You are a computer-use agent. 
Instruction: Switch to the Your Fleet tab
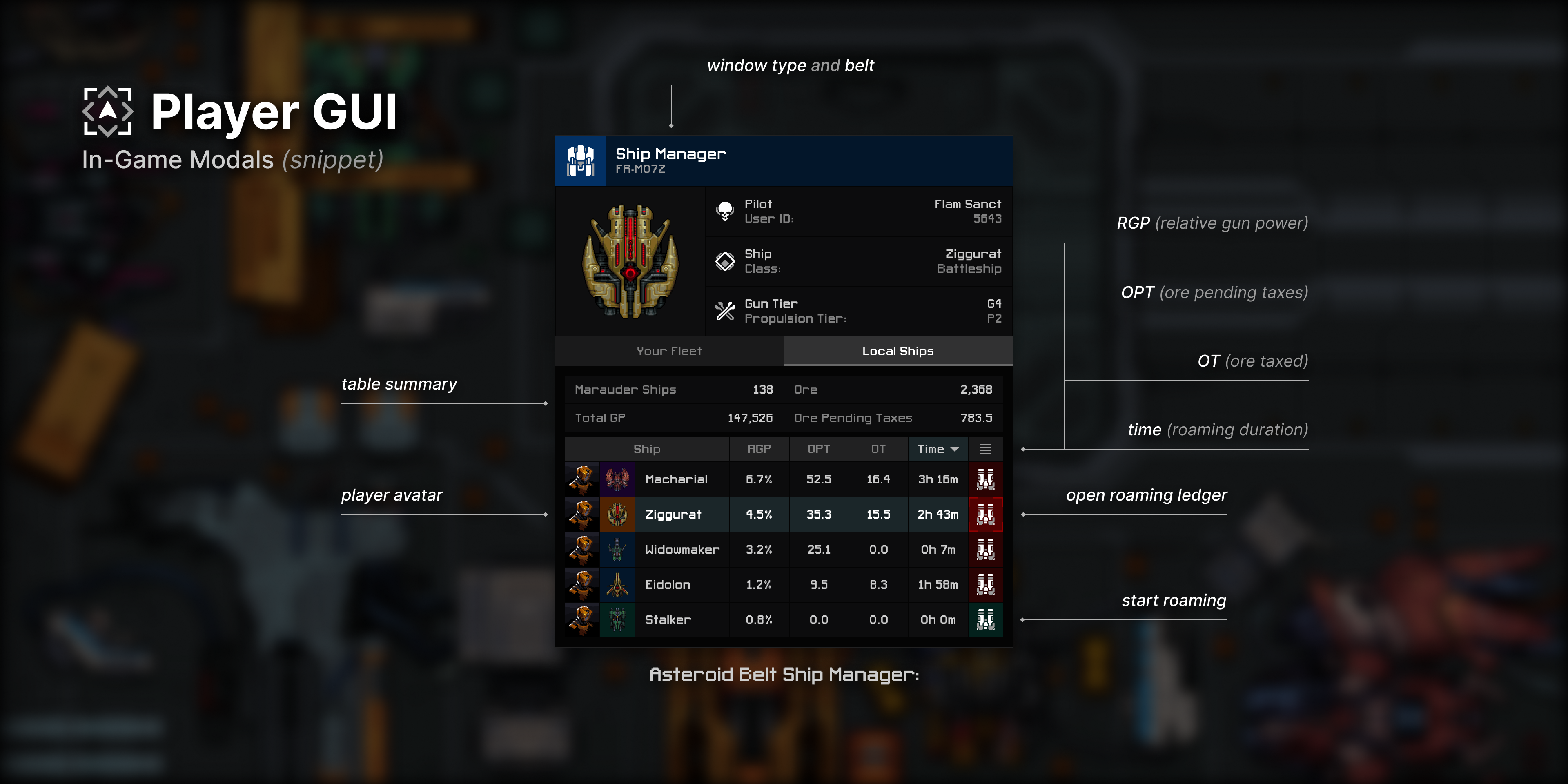click(669, 351)
